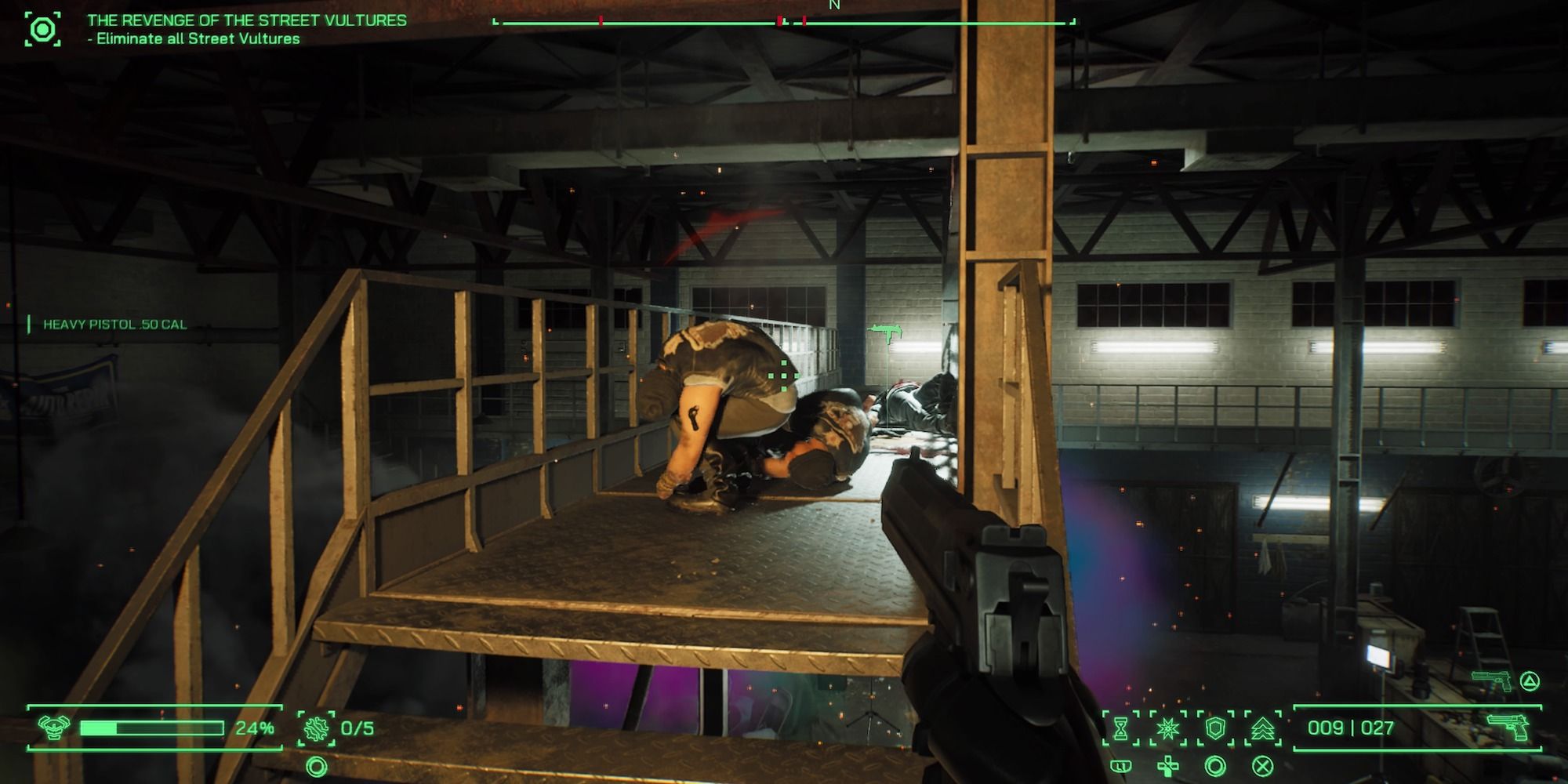Activate the hourglass slow-motion ability
Screen dimensions: 1568x784
click(x=1121, y=728)
